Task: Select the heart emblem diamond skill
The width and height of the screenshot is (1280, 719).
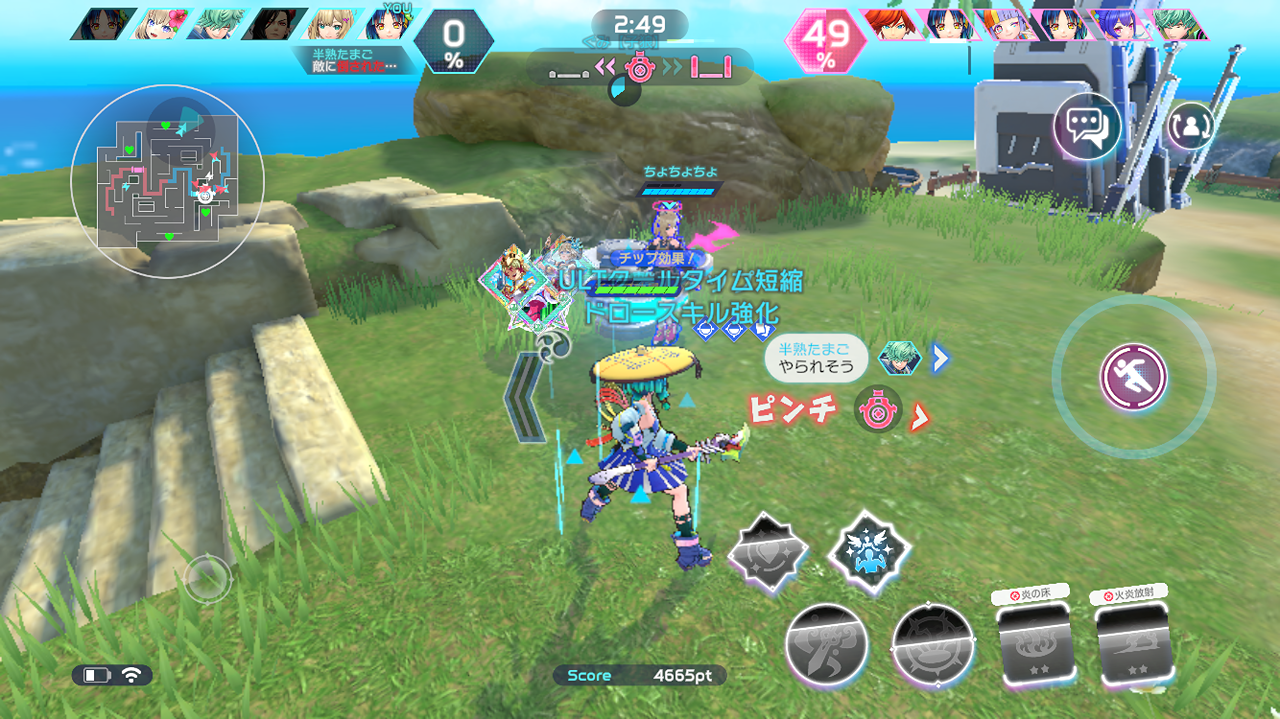Action: 766,554
